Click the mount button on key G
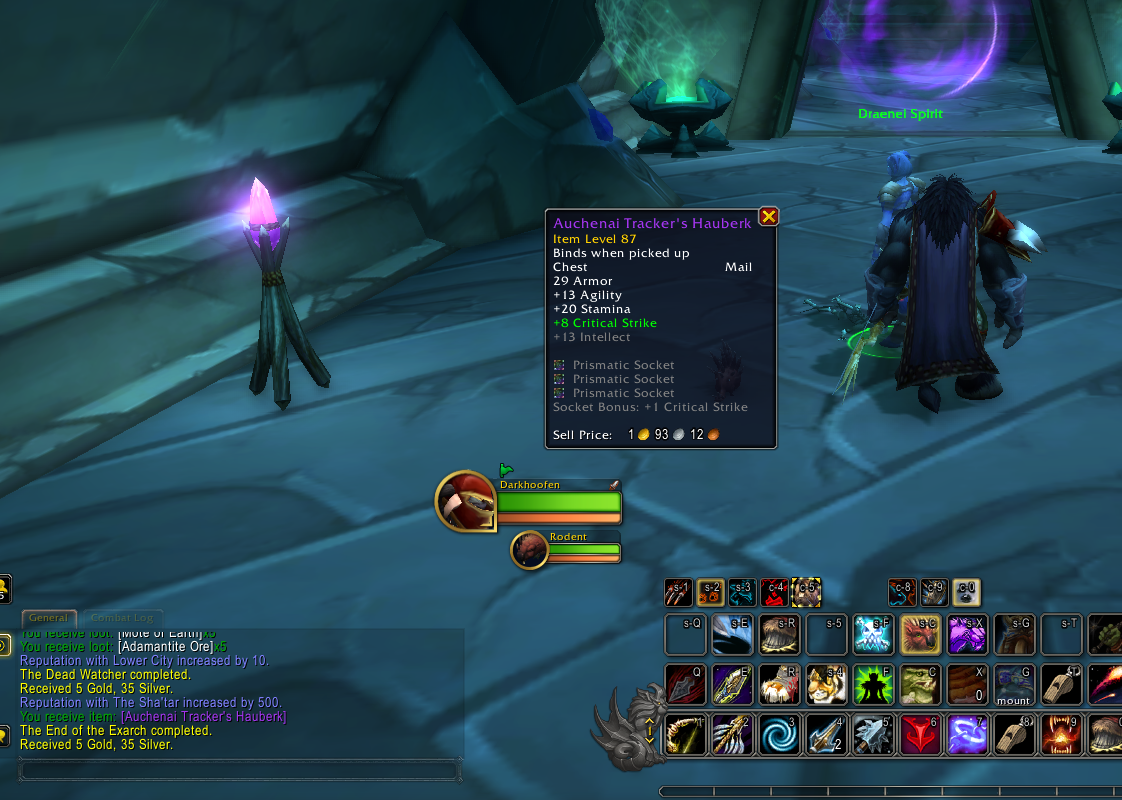 point(1013,684)
